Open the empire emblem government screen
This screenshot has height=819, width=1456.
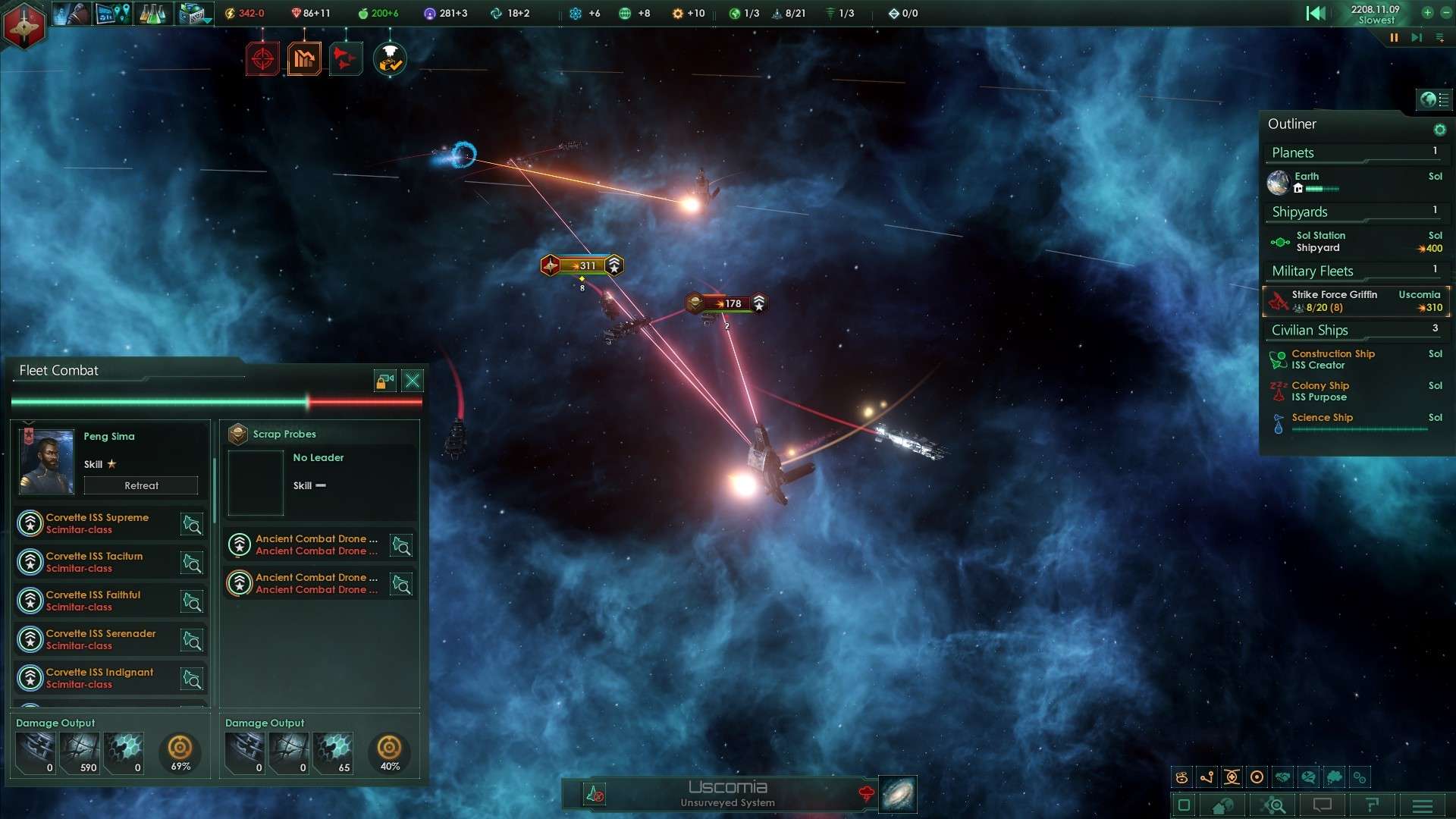click(x=24, y=25)
